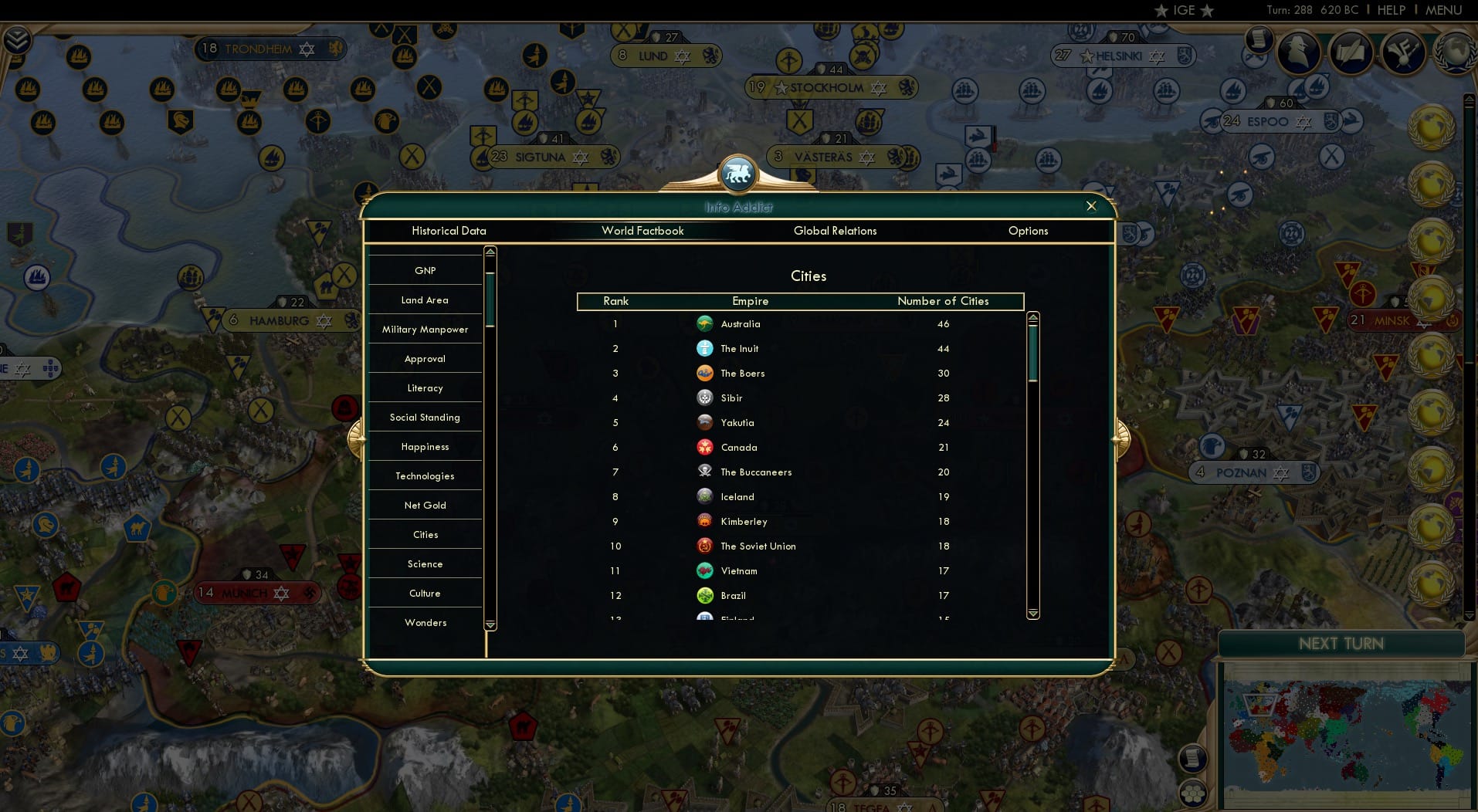The height and width of the screenshot is (812, 1478).
Task: Click the up arrow on the category scrollbar
Action: (x=489, y=252)
